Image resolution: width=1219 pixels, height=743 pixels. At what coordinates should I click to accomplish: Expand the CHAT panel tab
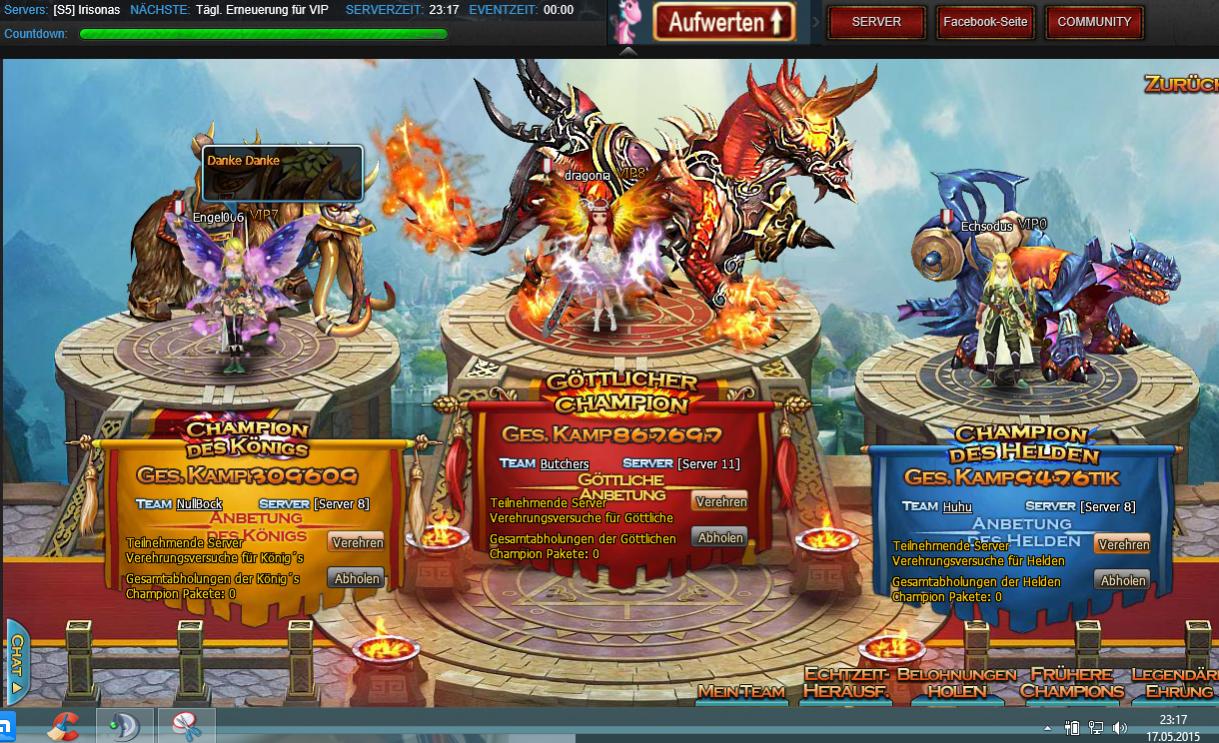16,662
